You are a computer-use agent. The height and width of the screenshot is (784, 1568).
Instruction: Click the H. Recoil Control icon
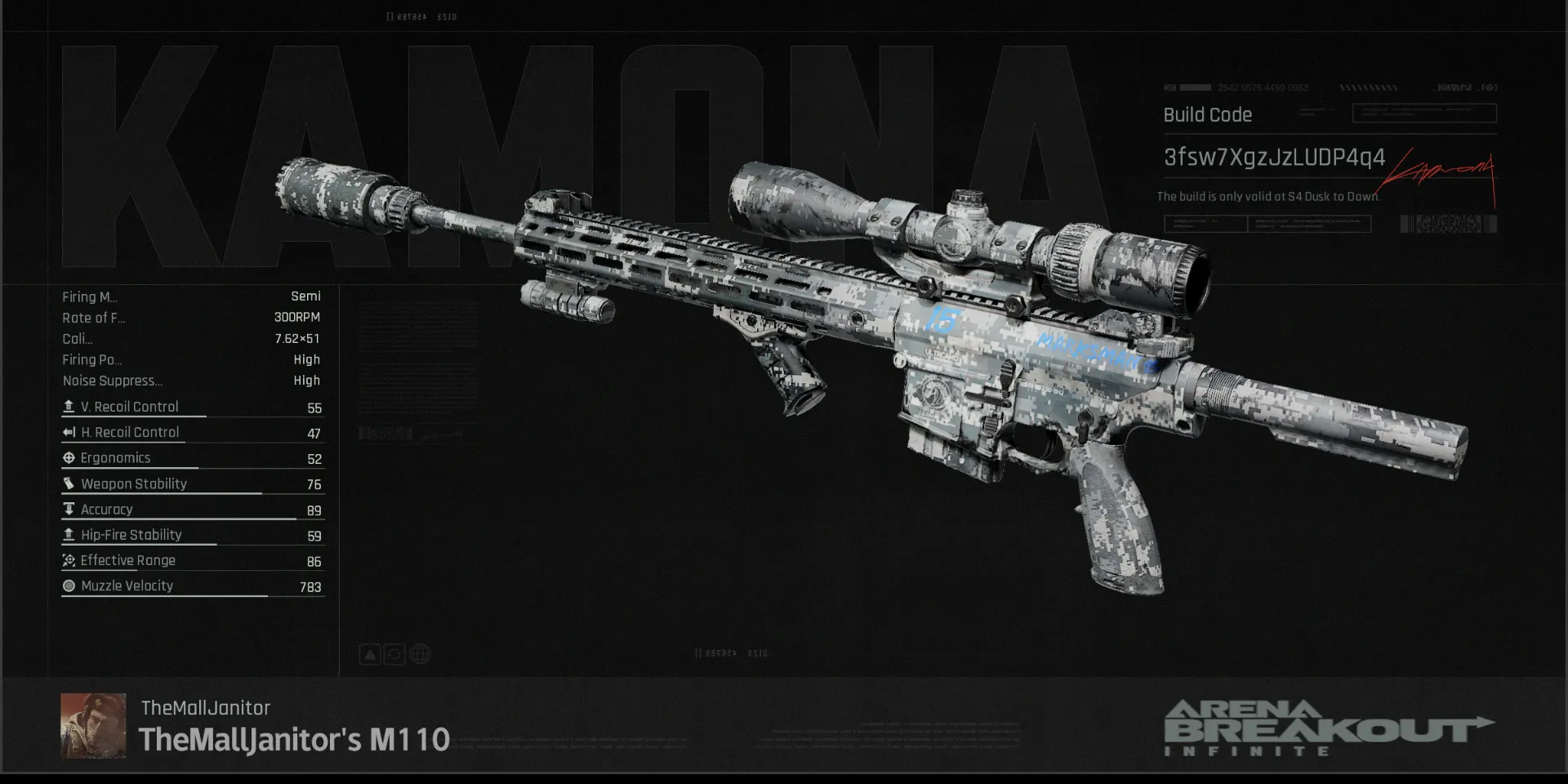(69, 432)
